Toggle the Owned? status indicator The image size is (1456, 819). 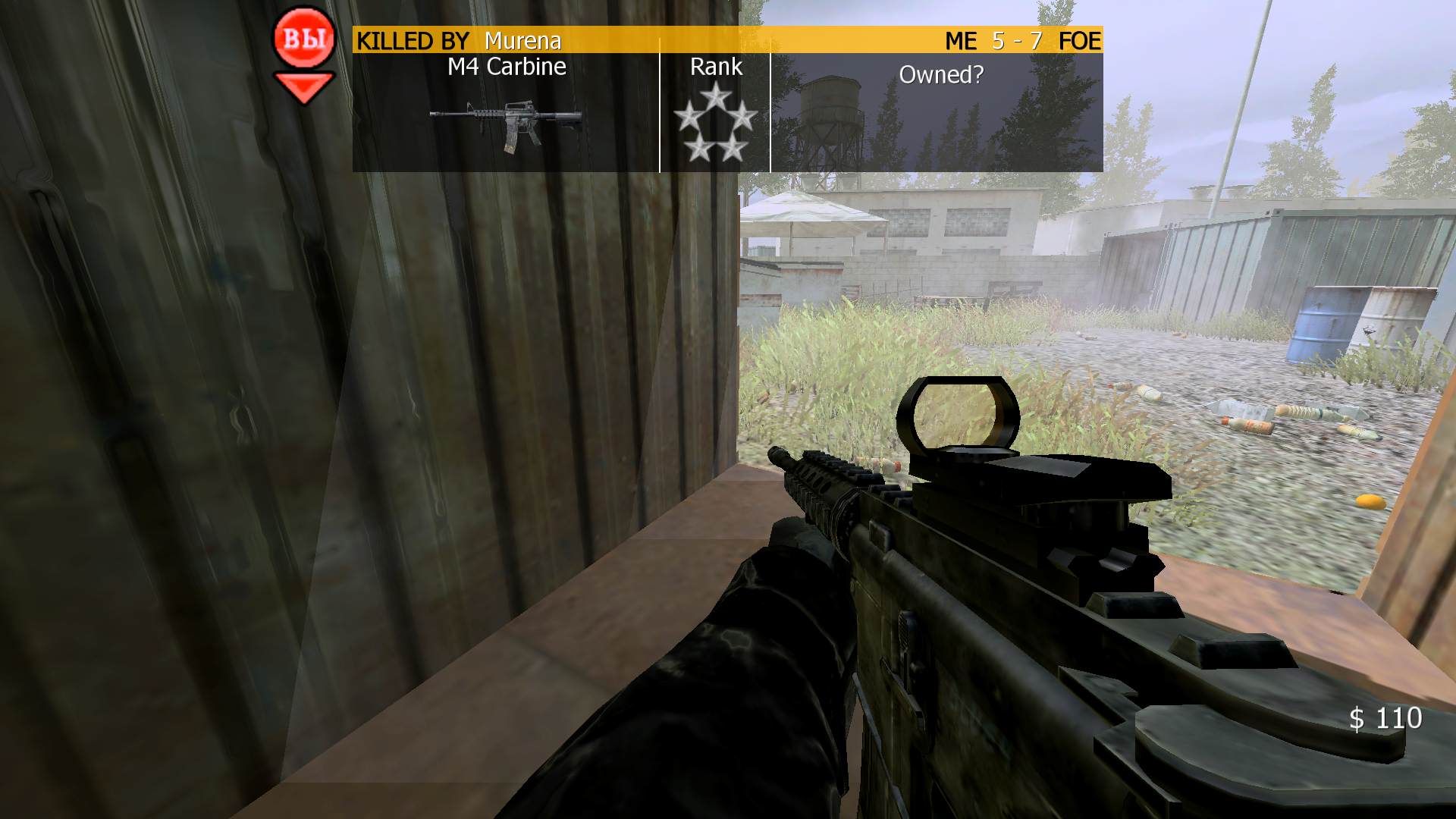pyautogui.click(x=942, y=74)
